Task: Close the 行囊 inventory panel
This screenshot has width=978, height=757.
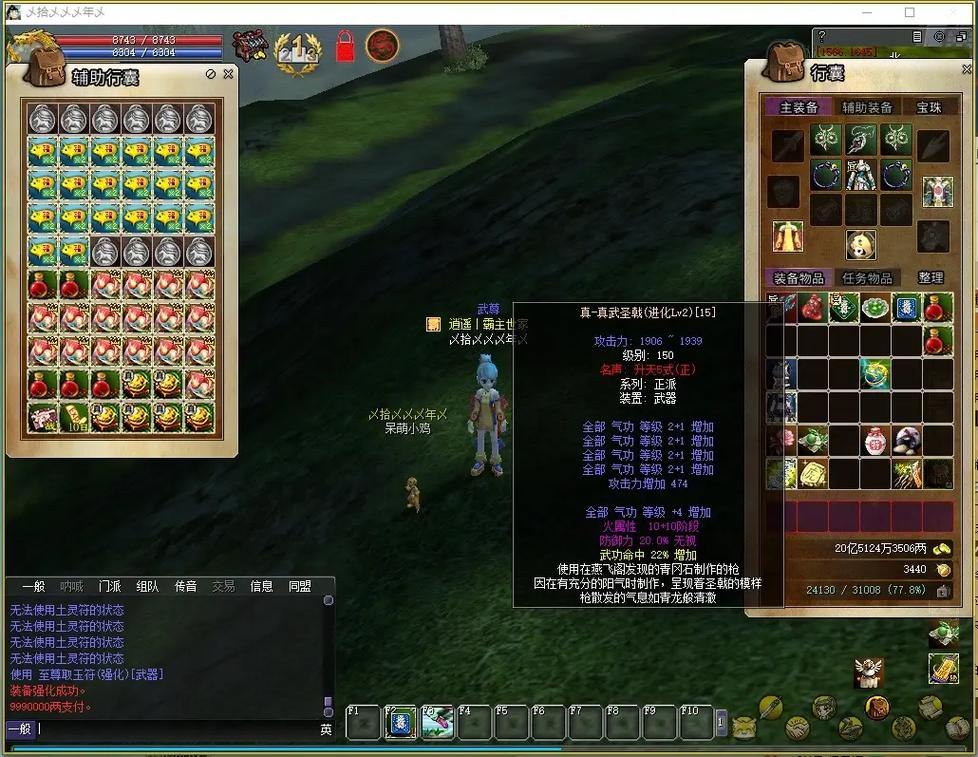Action: [x=964, y=70]
